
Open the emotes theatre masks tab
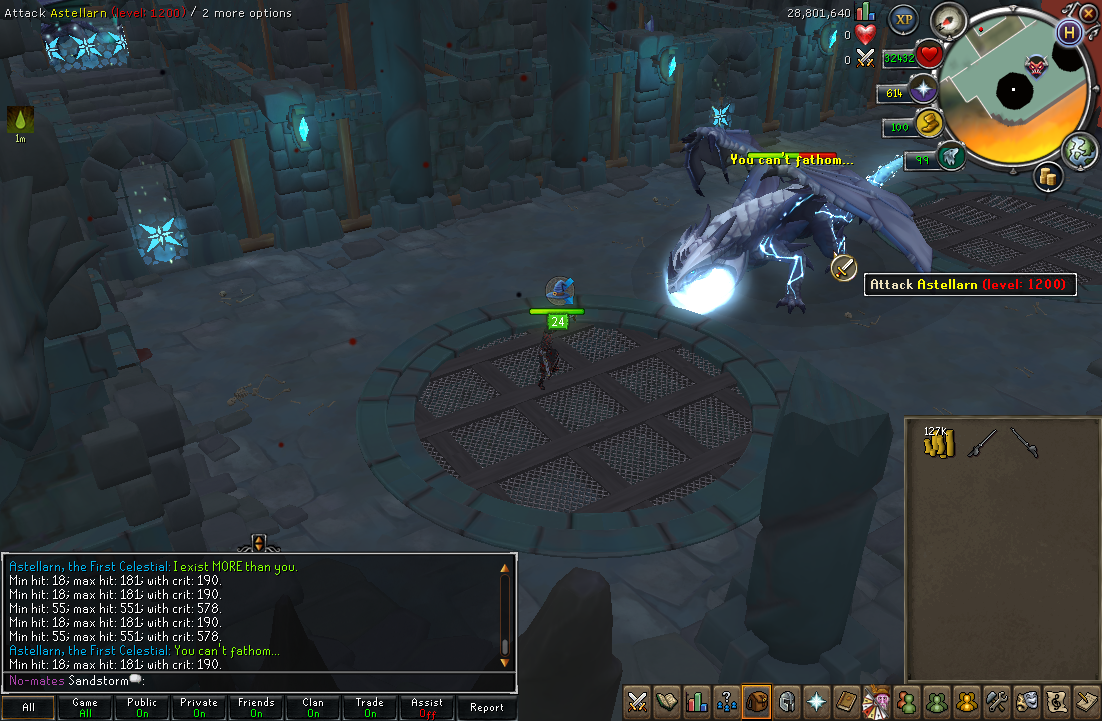[1025, 702]
